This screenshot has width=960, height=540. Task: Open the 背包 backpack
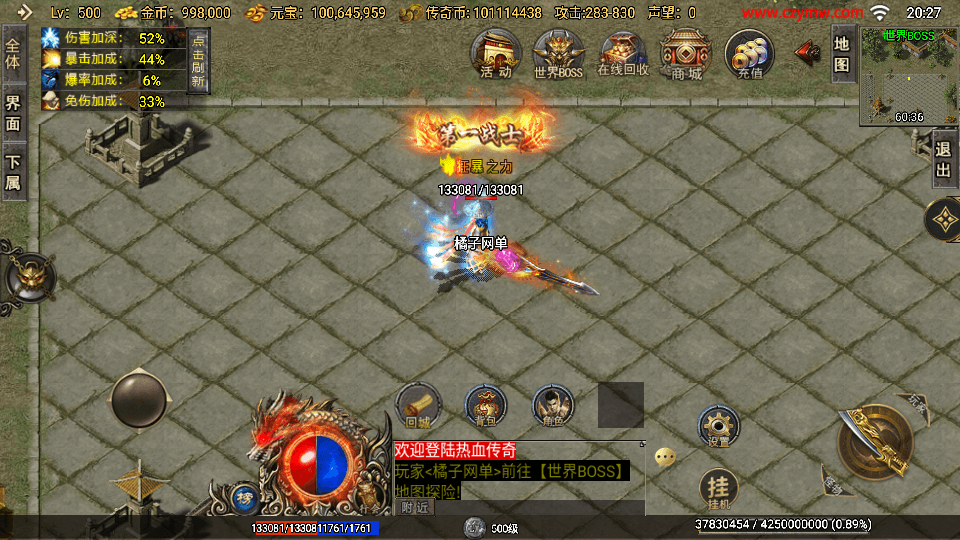click(485, 405)
